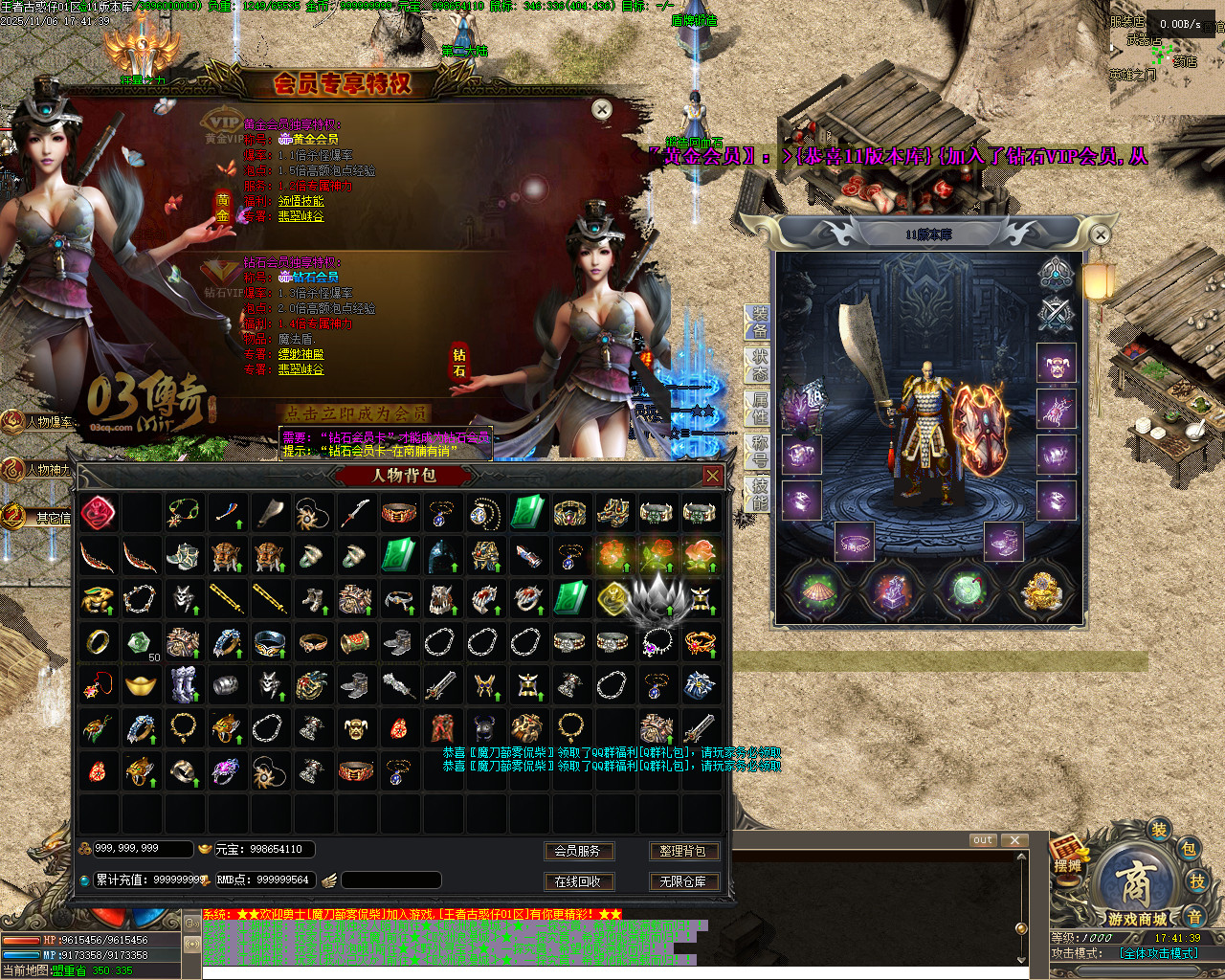1225x980 pixels.
Task: Switch to the 称号 titles tab
Action: [x=758, y=452]
